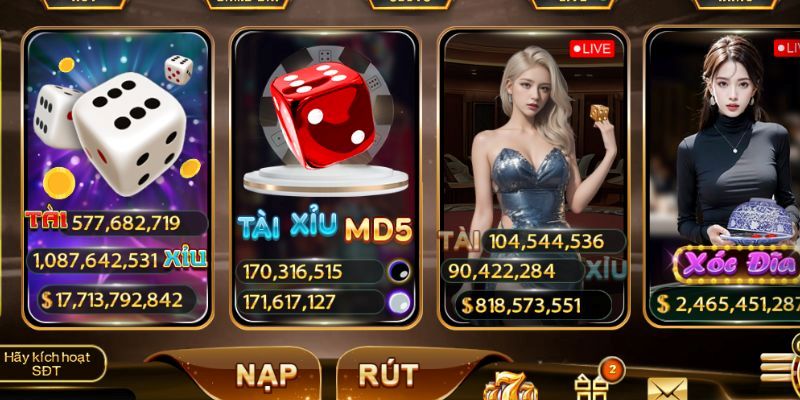Image resolution: width=800 pixels, height=400 pixels.
Task: Tap the NẠP deposit button
Action: point(266,375)
